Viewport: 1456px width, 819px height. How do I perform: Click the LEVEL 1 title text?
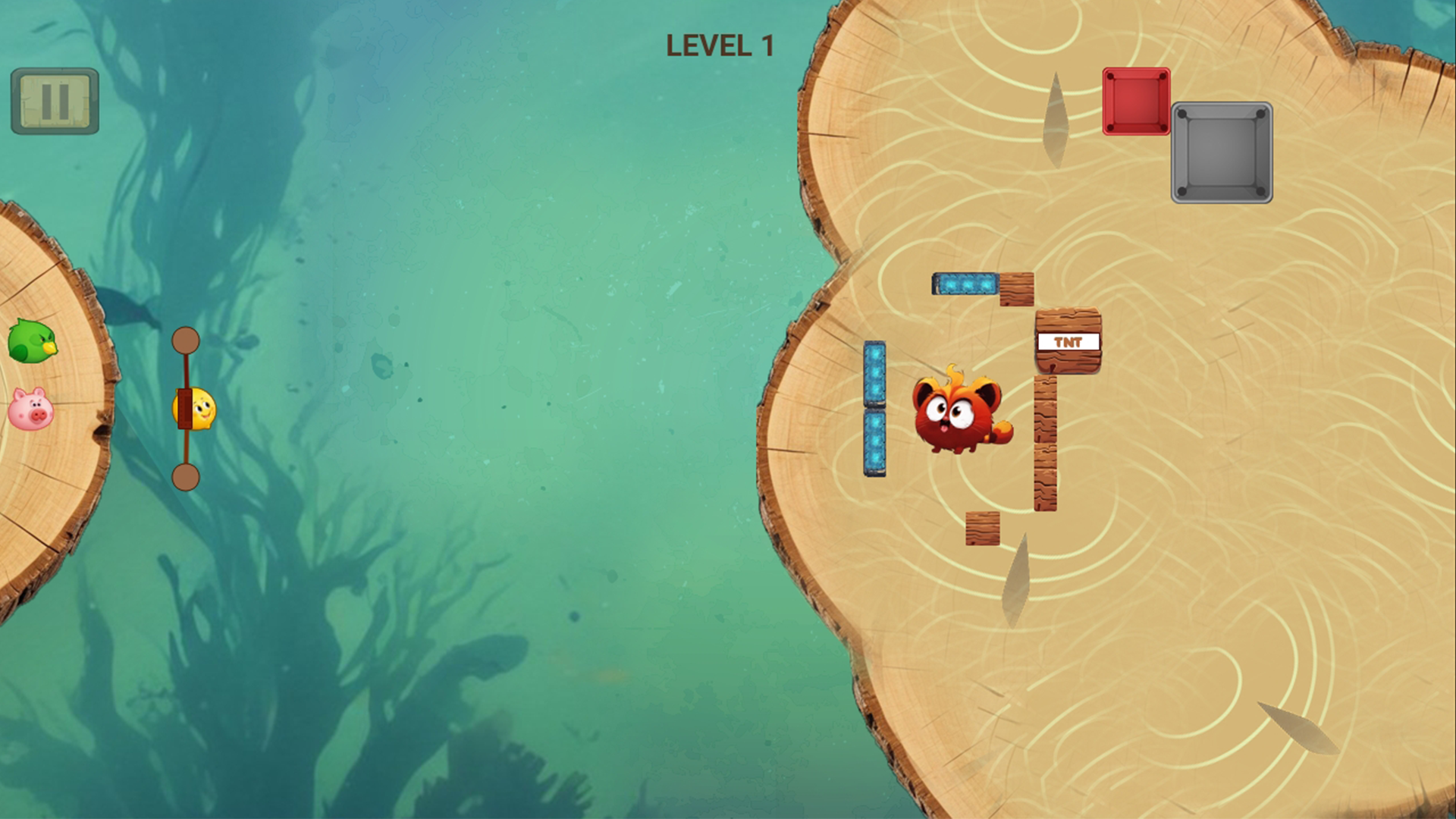click(720, 45)
